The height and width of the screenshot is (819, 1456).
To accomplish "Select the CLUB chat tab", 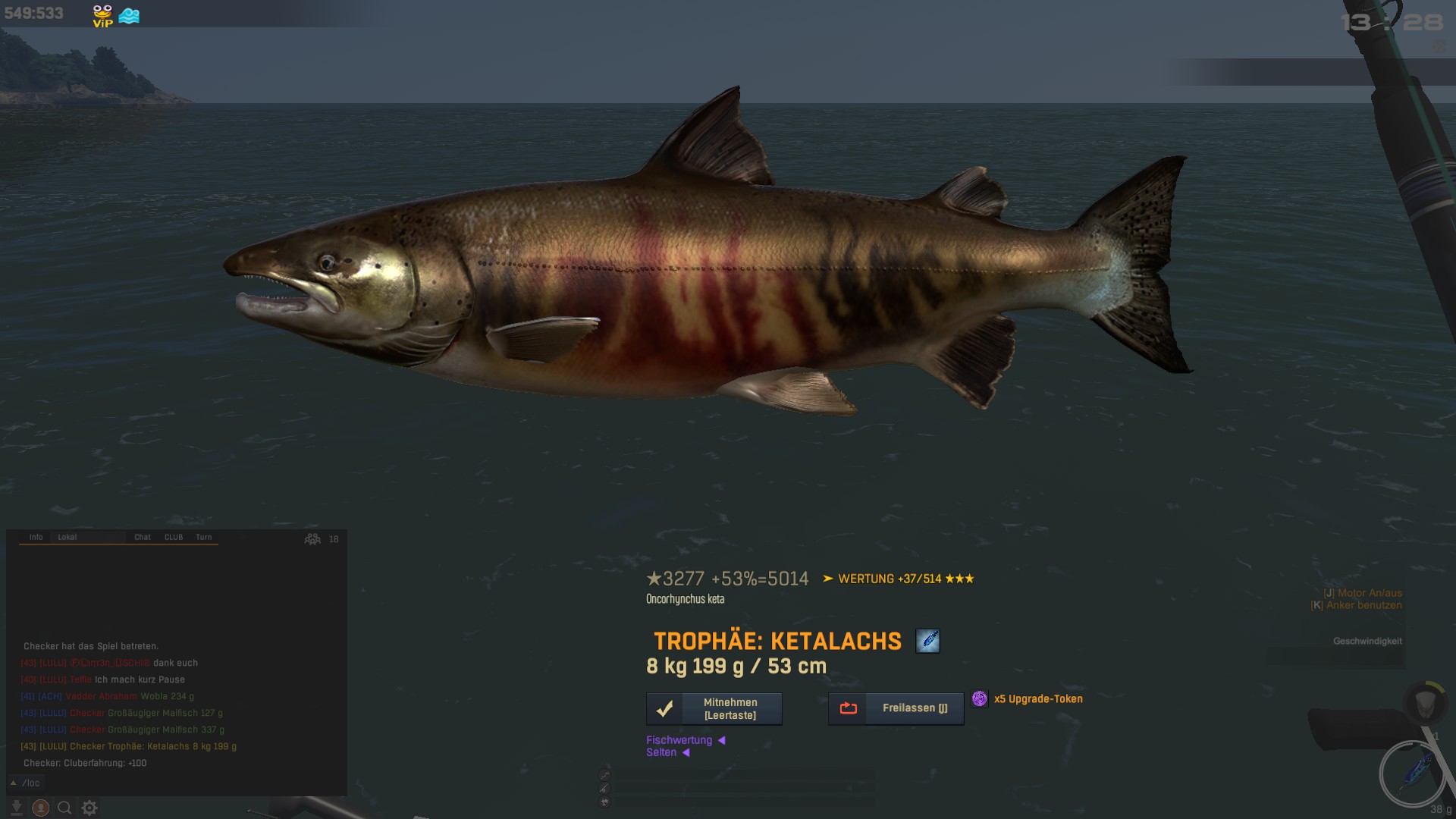I will tap(174, 537).
